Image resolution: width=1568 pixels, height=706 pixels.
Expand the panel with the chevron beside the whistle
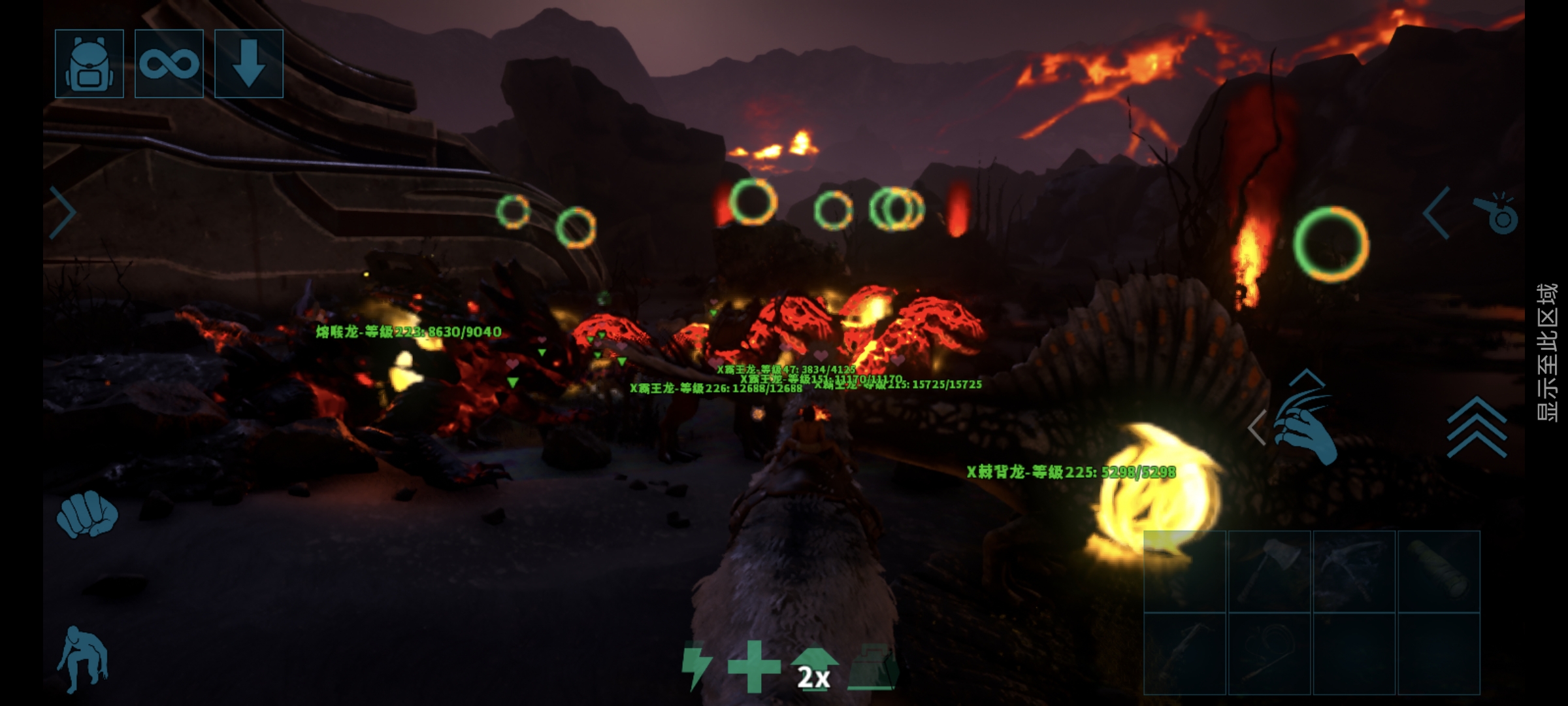tap(1437, 213)
